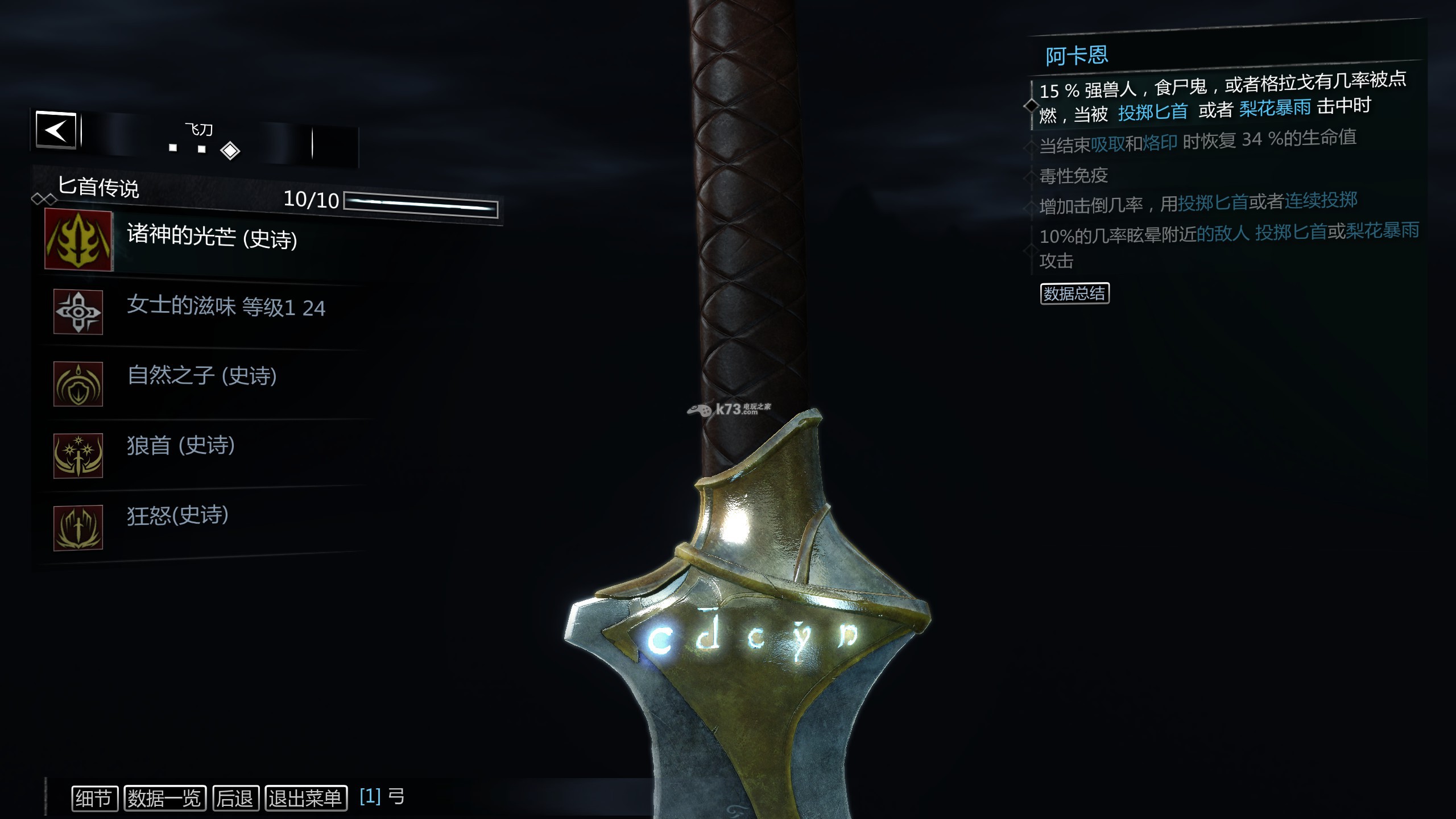
Task: Exit via the 退出菜单 button
Action: point(306,799)
